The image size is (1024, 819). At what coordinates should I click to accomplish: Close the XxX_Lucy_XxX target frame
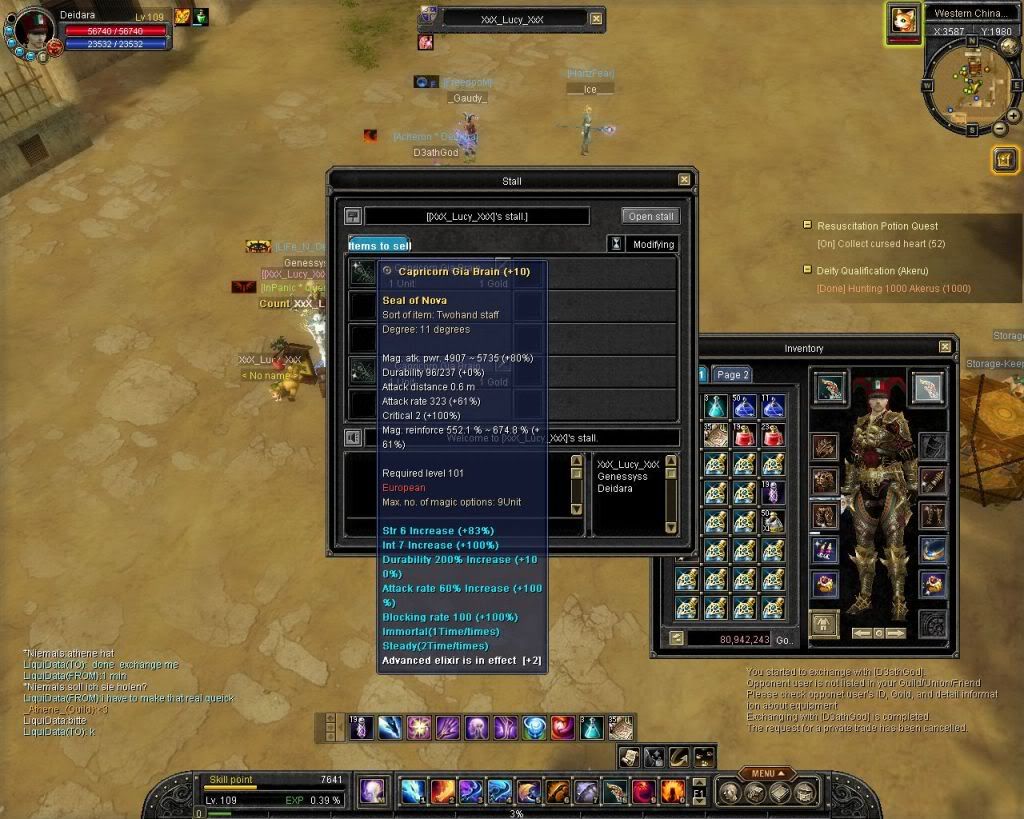click(597, 18)
